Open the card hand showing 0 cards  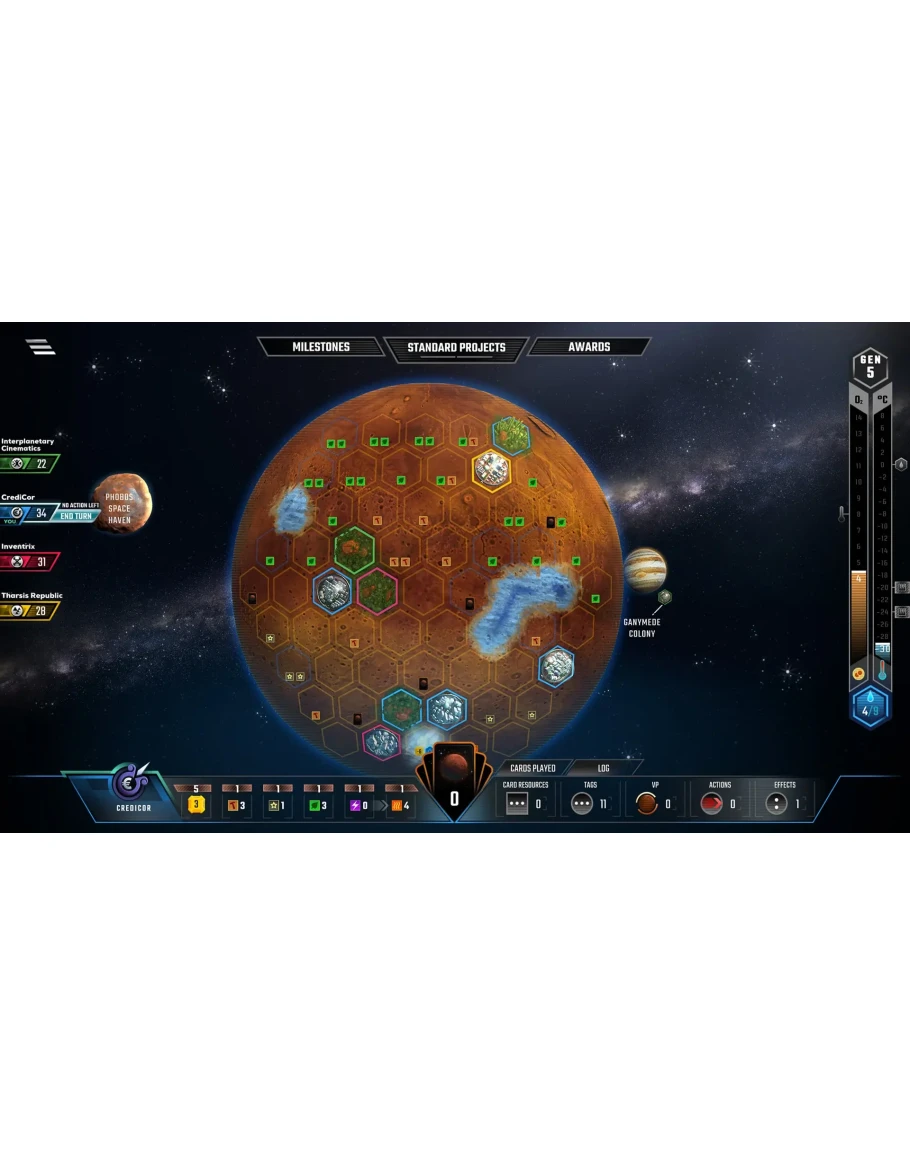[454, 784]
